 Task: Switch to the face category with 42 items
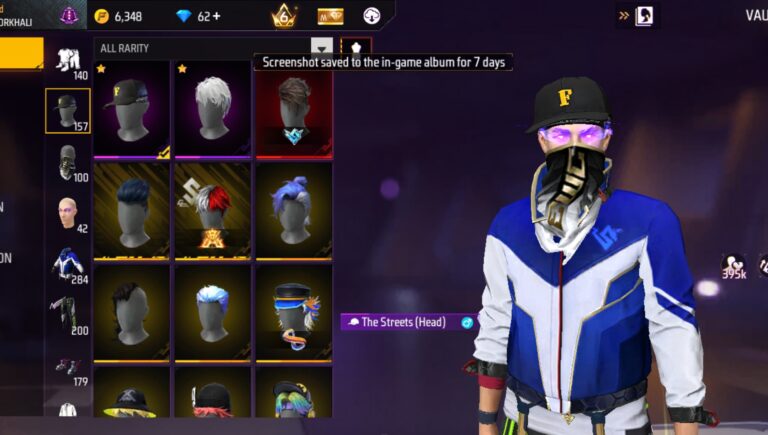point(68,213)
